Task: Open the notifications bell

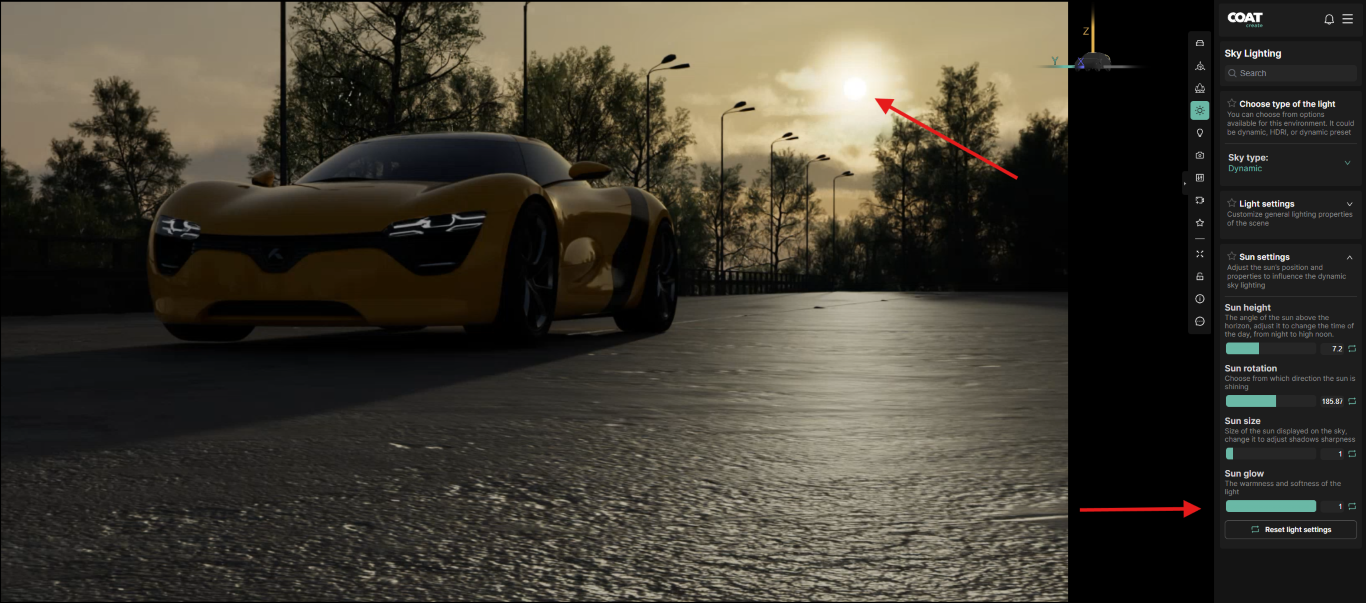Action: [x=1329, y=19]
